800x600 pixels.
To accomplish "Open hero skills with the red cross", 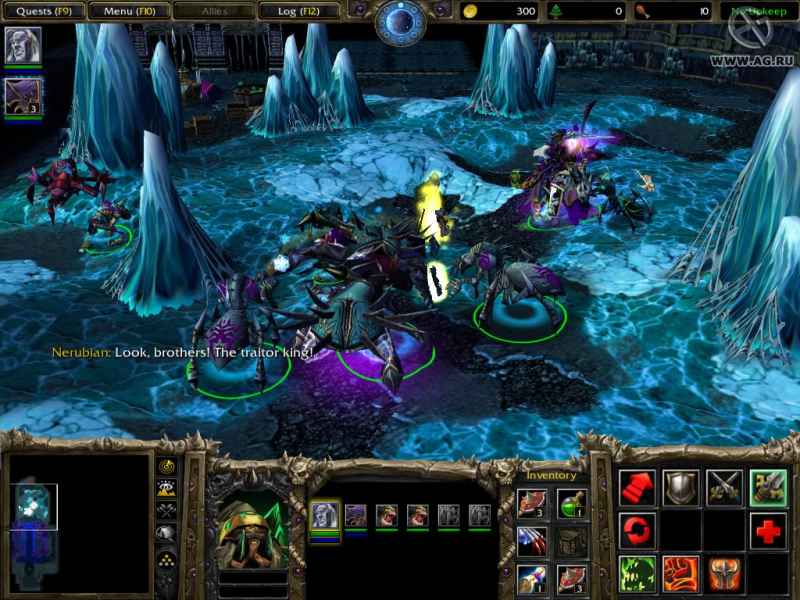I will click(768, 531).
